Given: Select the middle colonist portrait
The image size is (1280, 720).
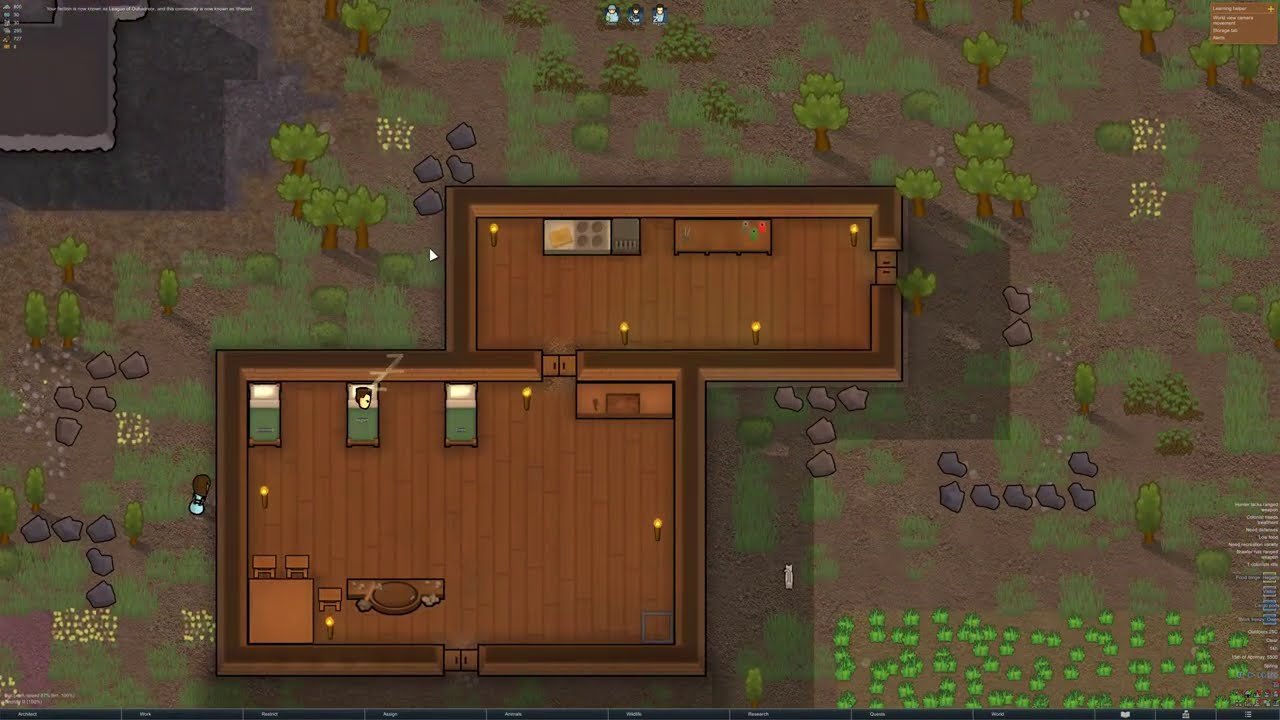Looking at the screenshot, I should [x=635, y=14].
